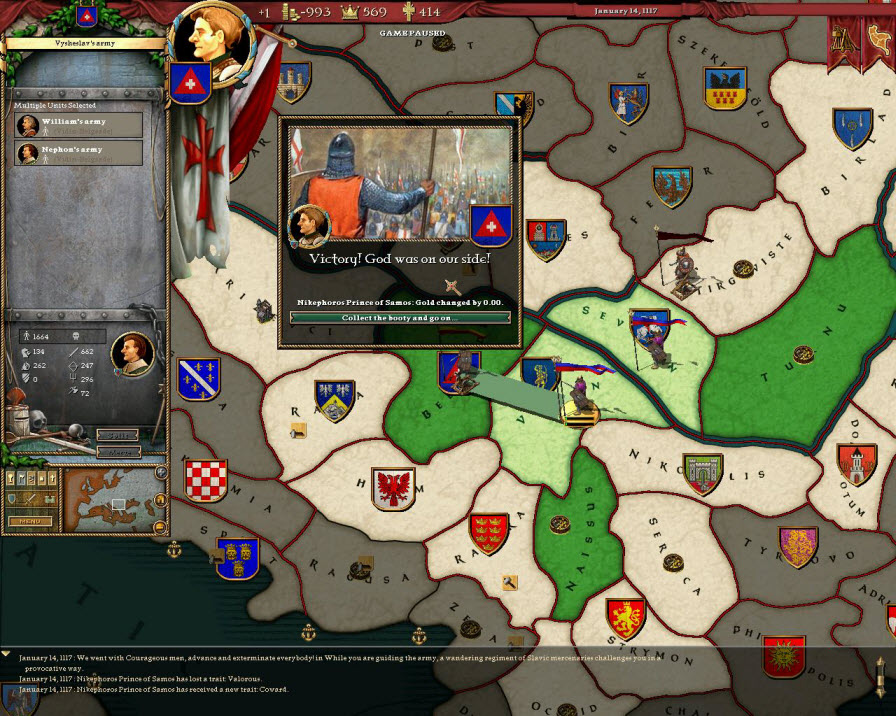Click the bottom minimap side button
Image resolution: width=896 pixels, height=716 pixels.
click(x=160, y=525)
